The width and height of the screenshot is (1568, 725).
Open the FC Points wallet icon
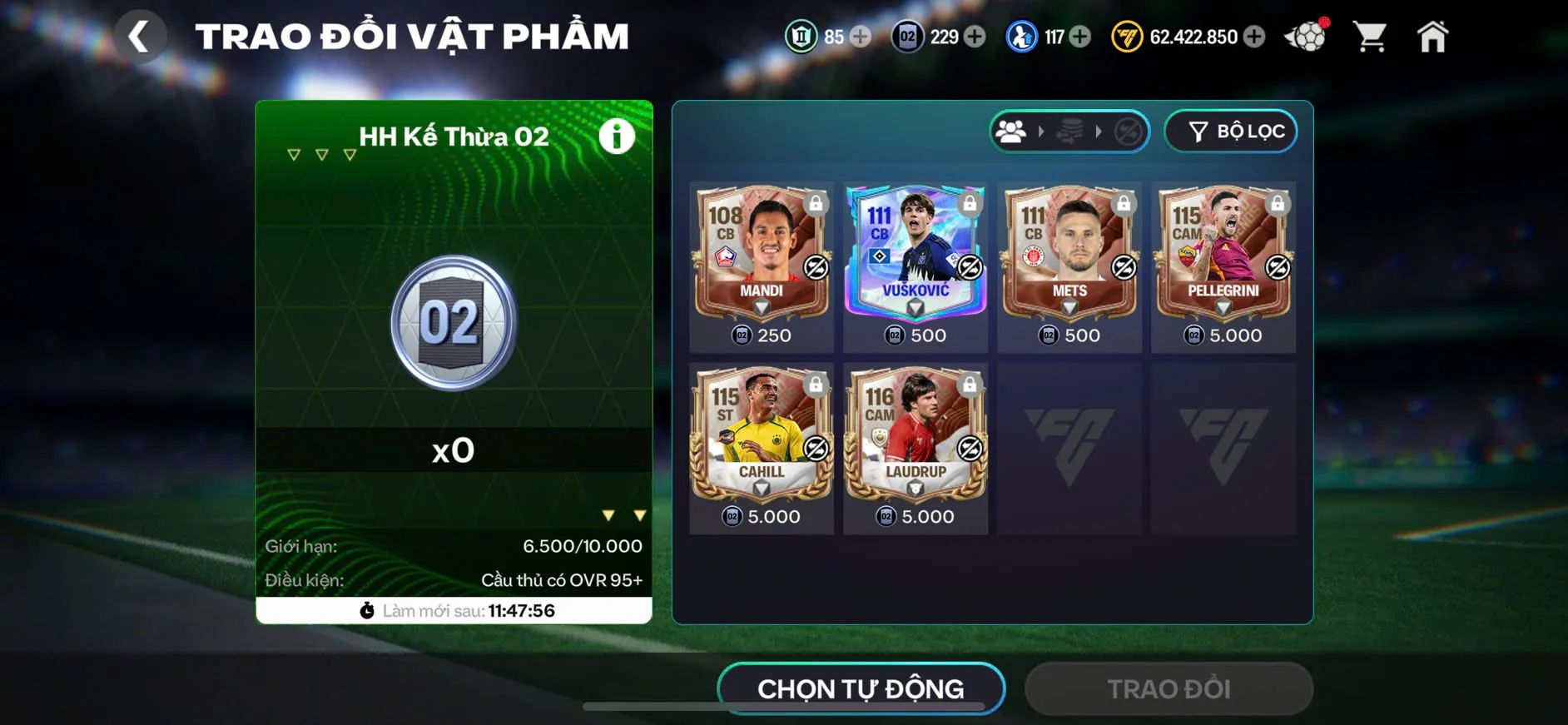[x=1128, y=37]
